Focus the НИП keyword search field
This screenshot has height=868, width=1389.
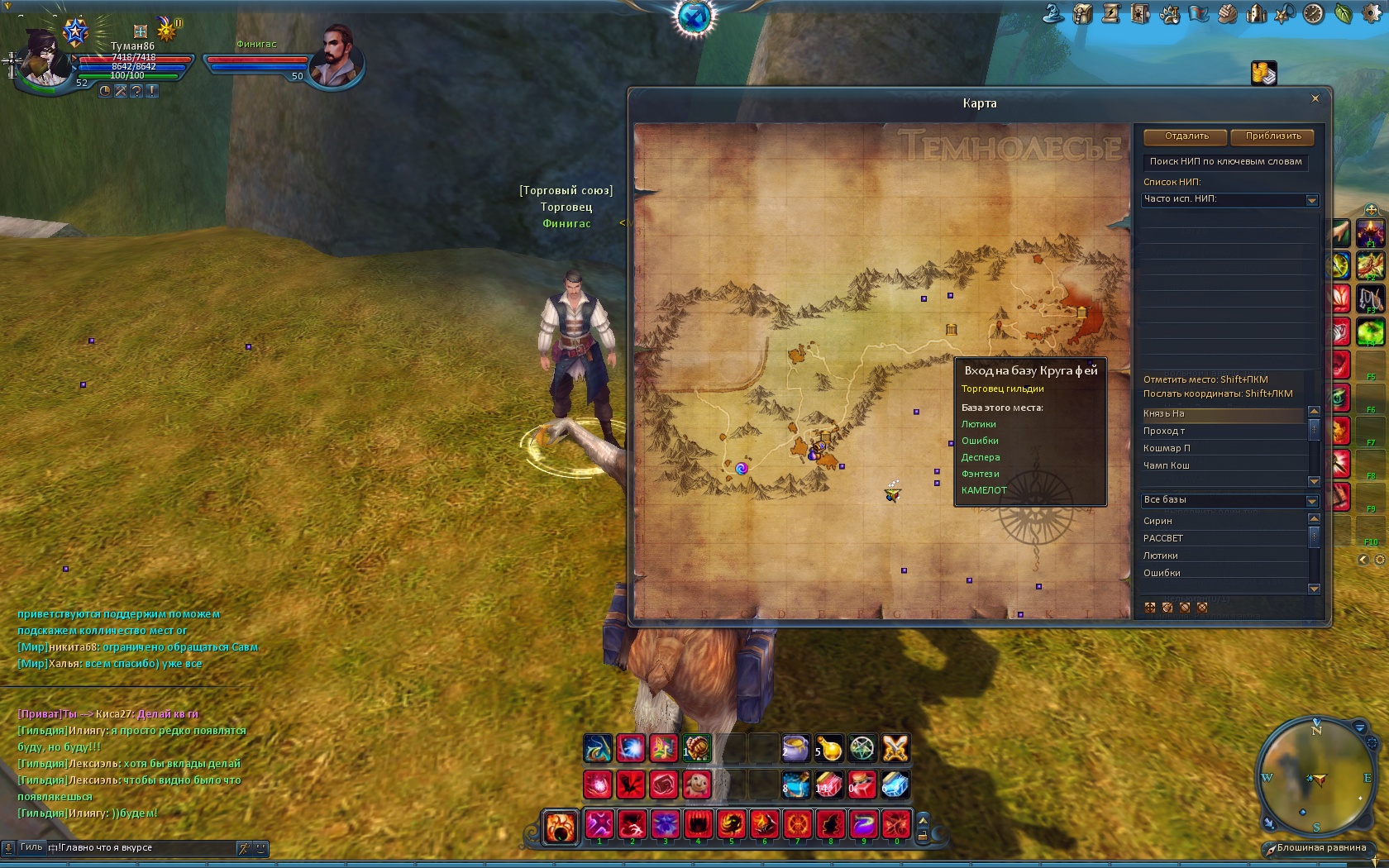click(1225, 162)
